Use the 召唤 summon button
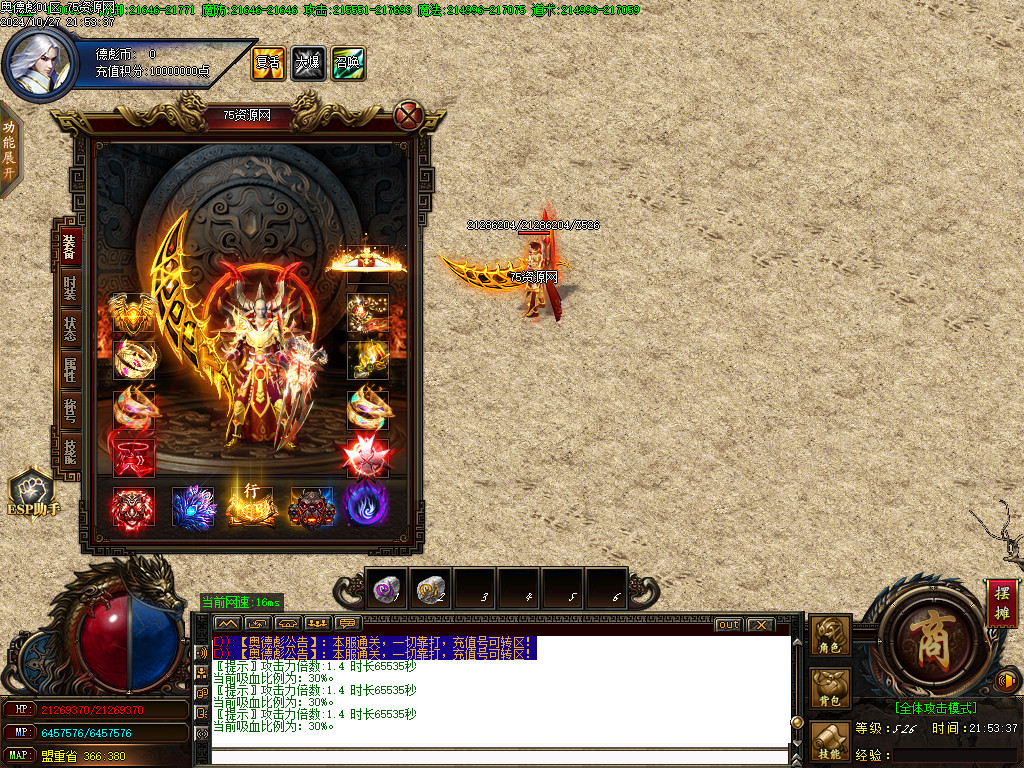The height and width of the screenshot is (768, 1024). [348, 63]
